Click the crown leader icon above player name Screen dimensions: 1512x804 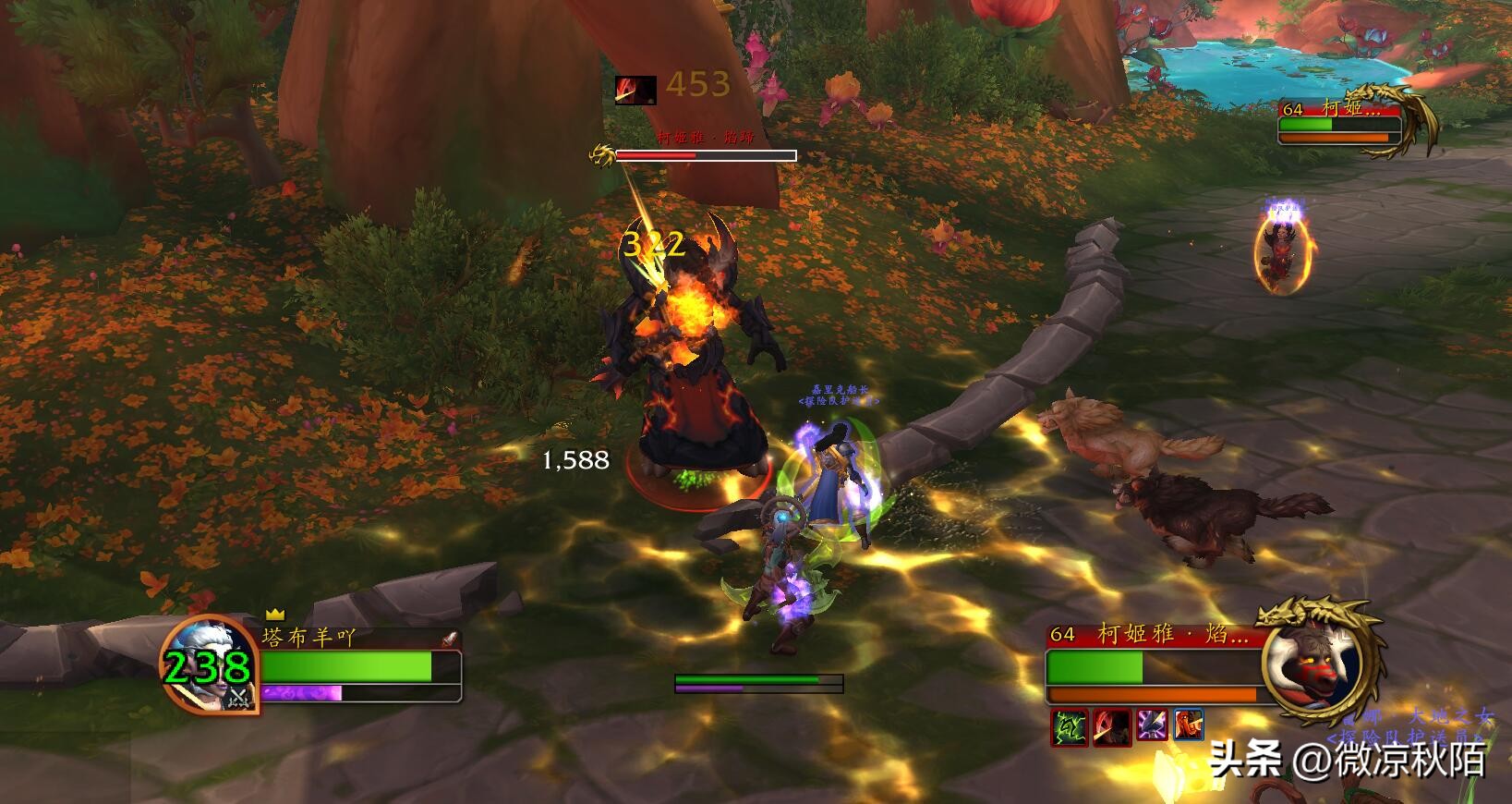[x=274, y=614]
